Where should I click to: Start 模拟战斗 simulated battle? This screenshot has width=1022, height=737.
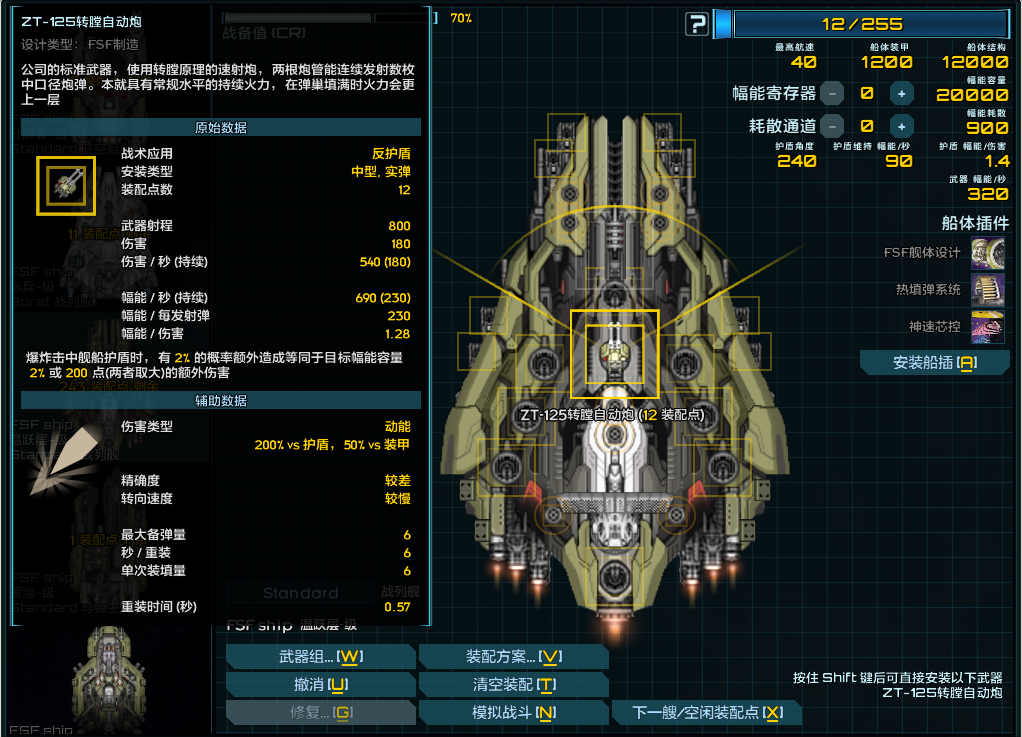tap(514, 713)
